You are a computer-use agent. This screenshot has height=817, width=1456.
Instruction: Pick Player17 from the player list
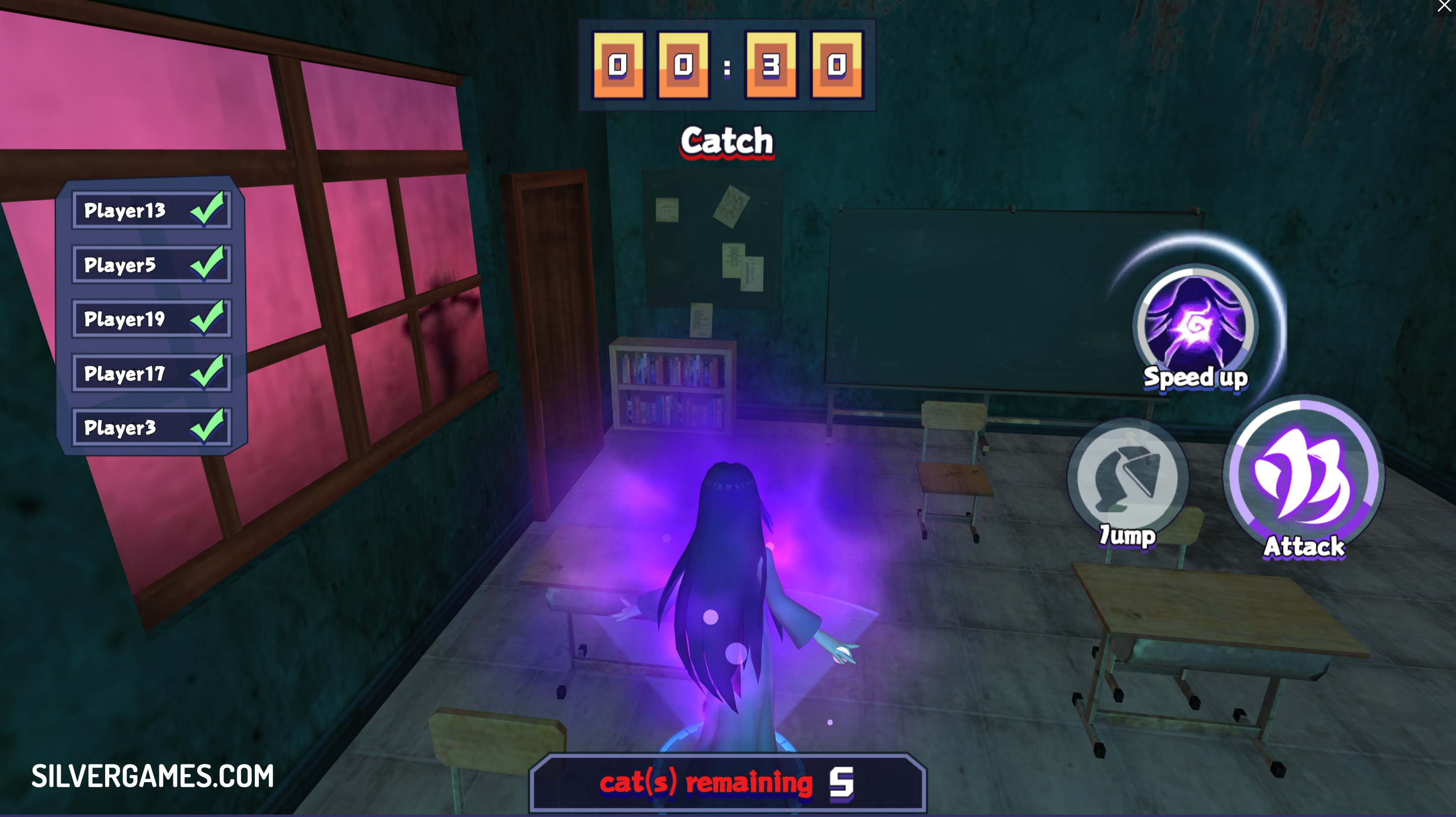point(152,373)
